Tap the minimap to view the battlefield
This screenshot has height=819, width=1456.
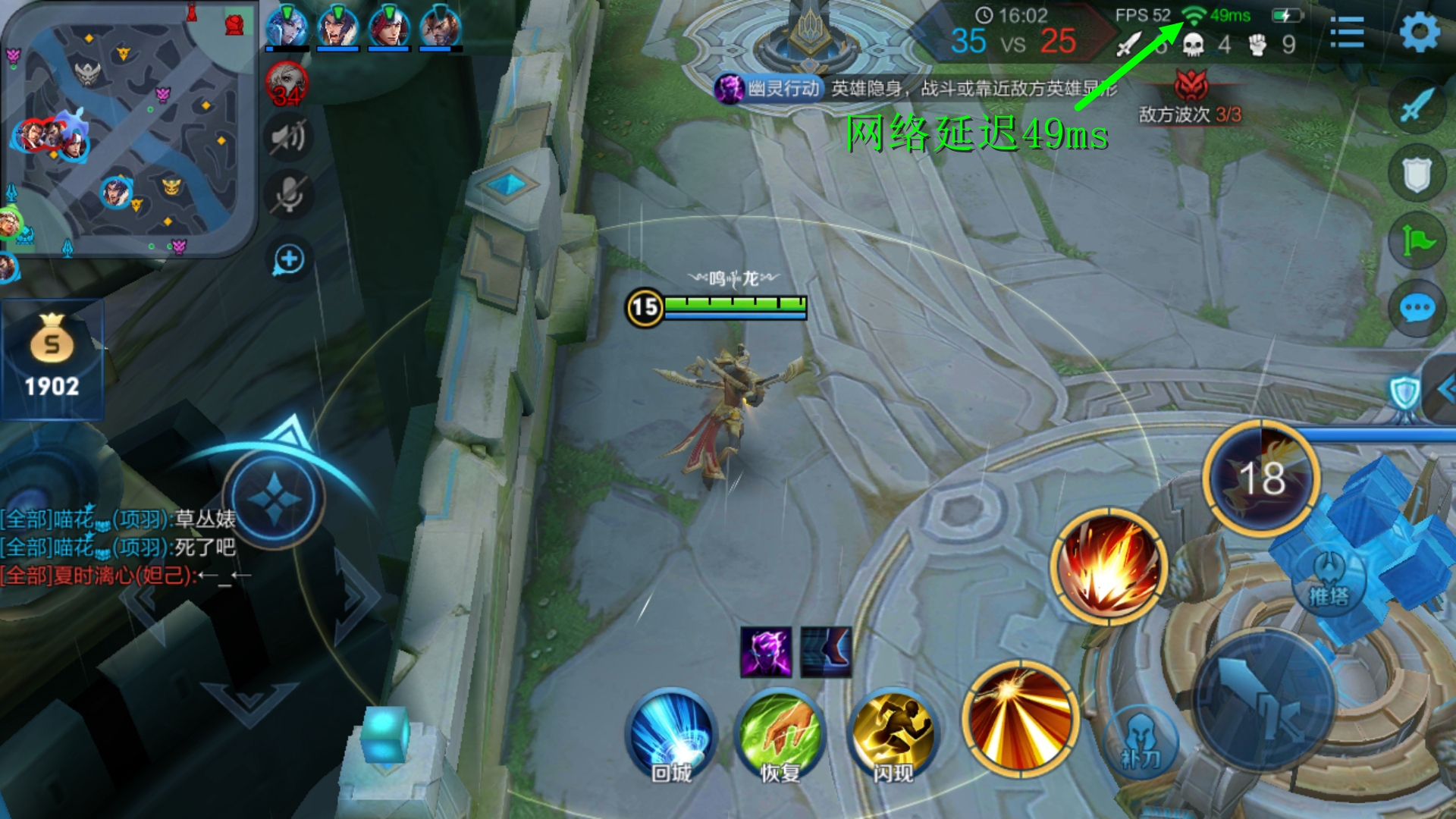point(129,129)
